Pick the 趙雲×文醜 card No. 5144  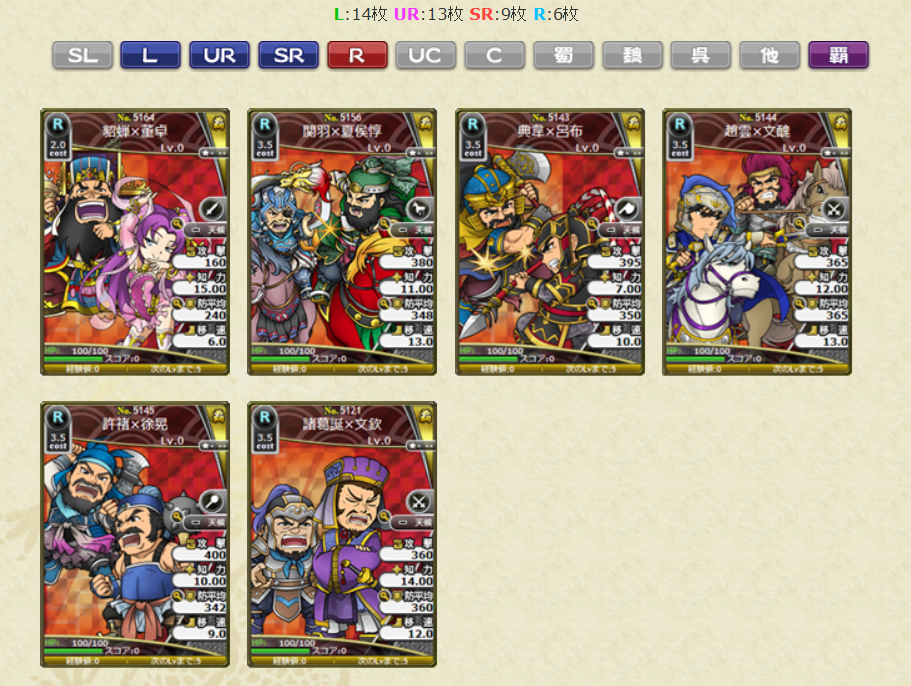pos(757,242)
